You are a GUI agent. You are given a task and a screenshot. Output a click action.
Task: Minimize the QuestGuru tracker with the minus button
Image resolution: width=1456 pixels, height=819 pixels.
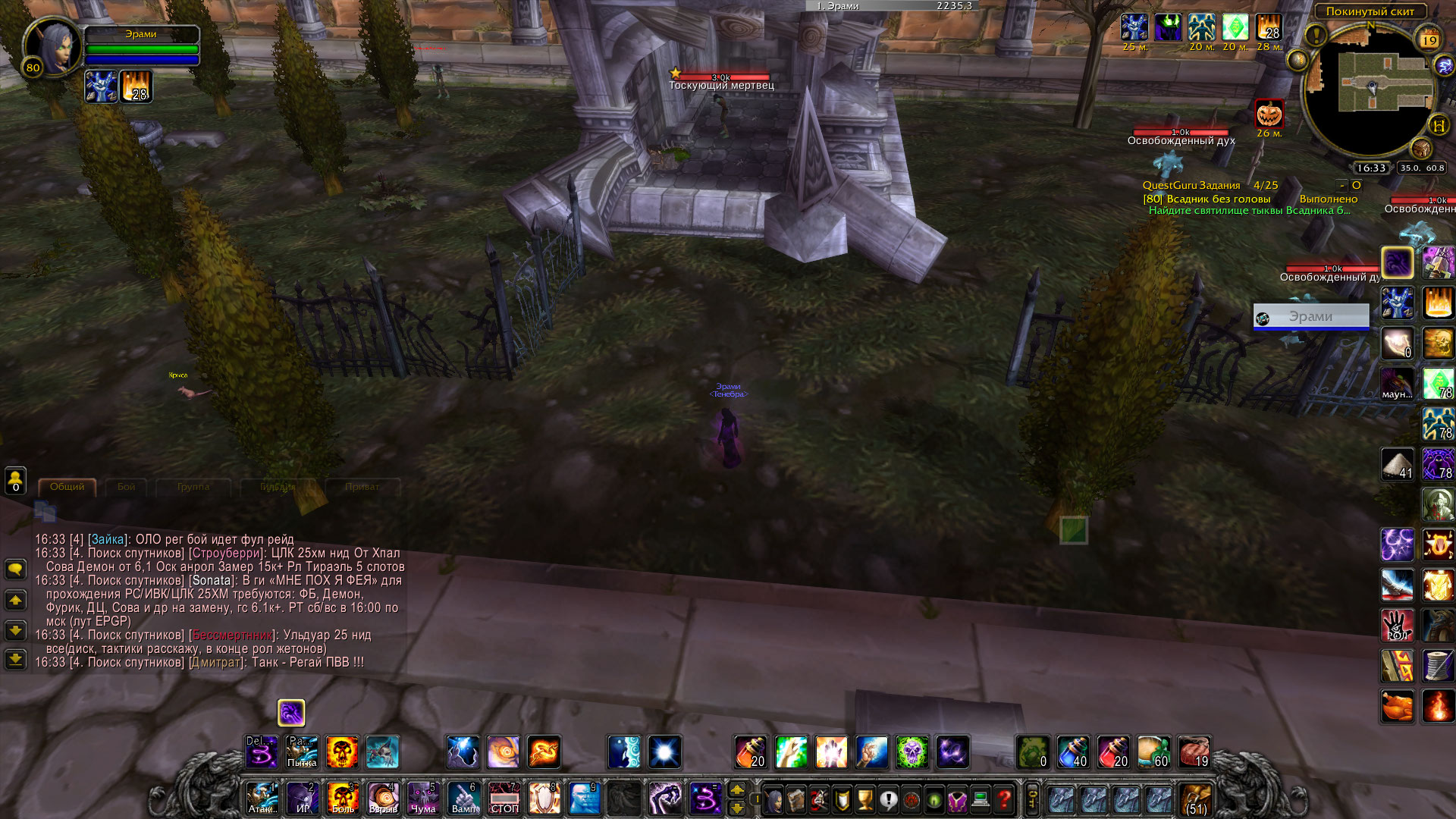coord(1341,185)
